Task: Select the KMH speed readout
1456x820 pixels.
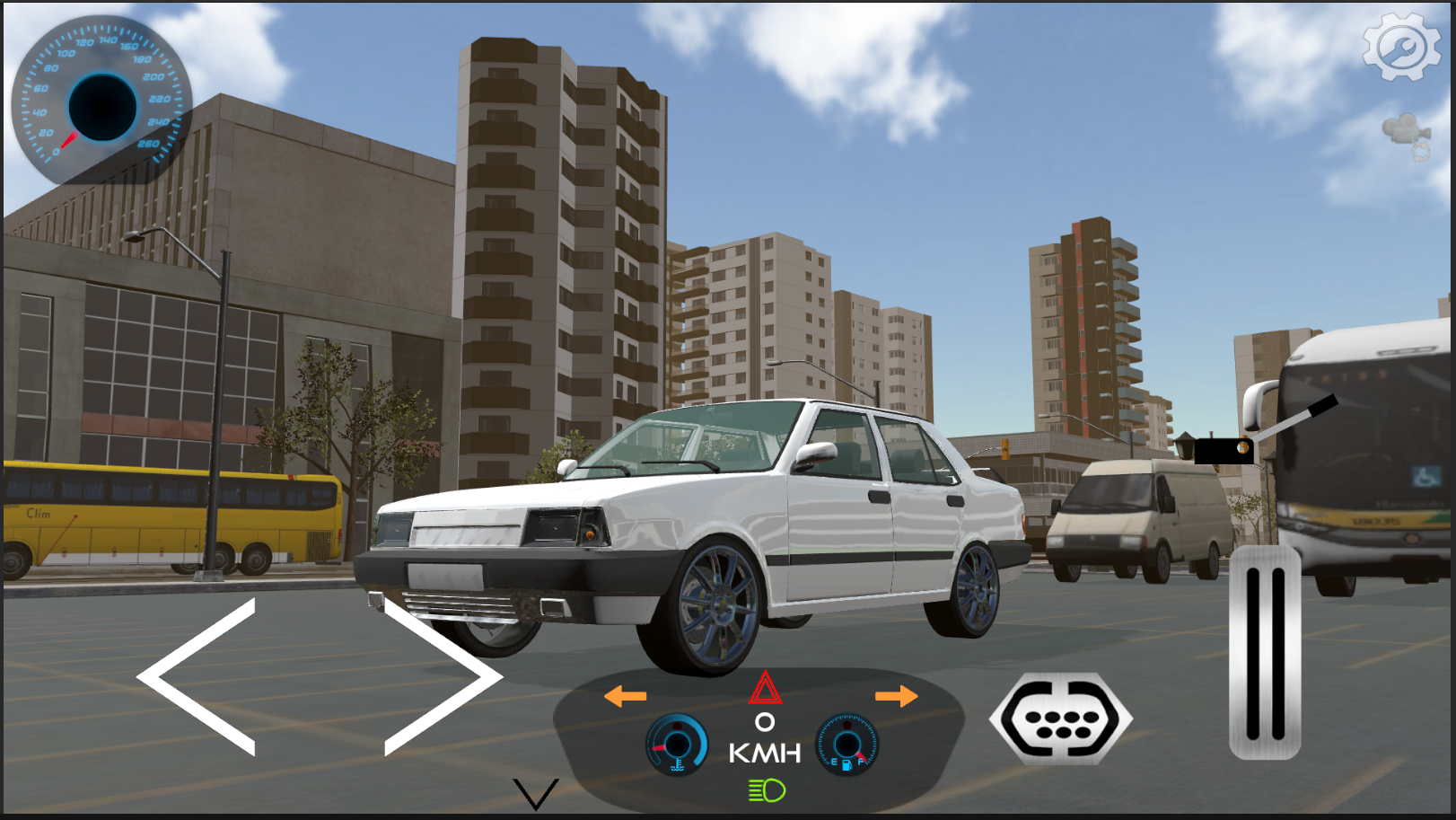Action: pyautogui.click(x=764, y=753)
